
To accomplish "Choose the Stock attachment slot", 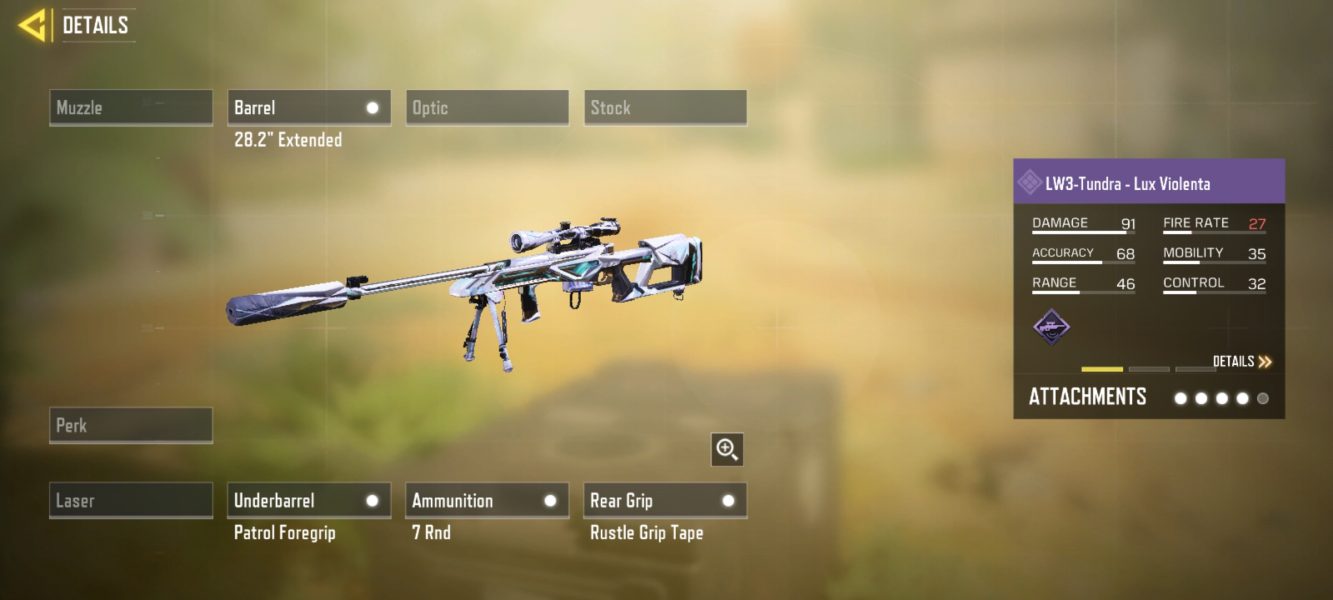I will 665,108.
